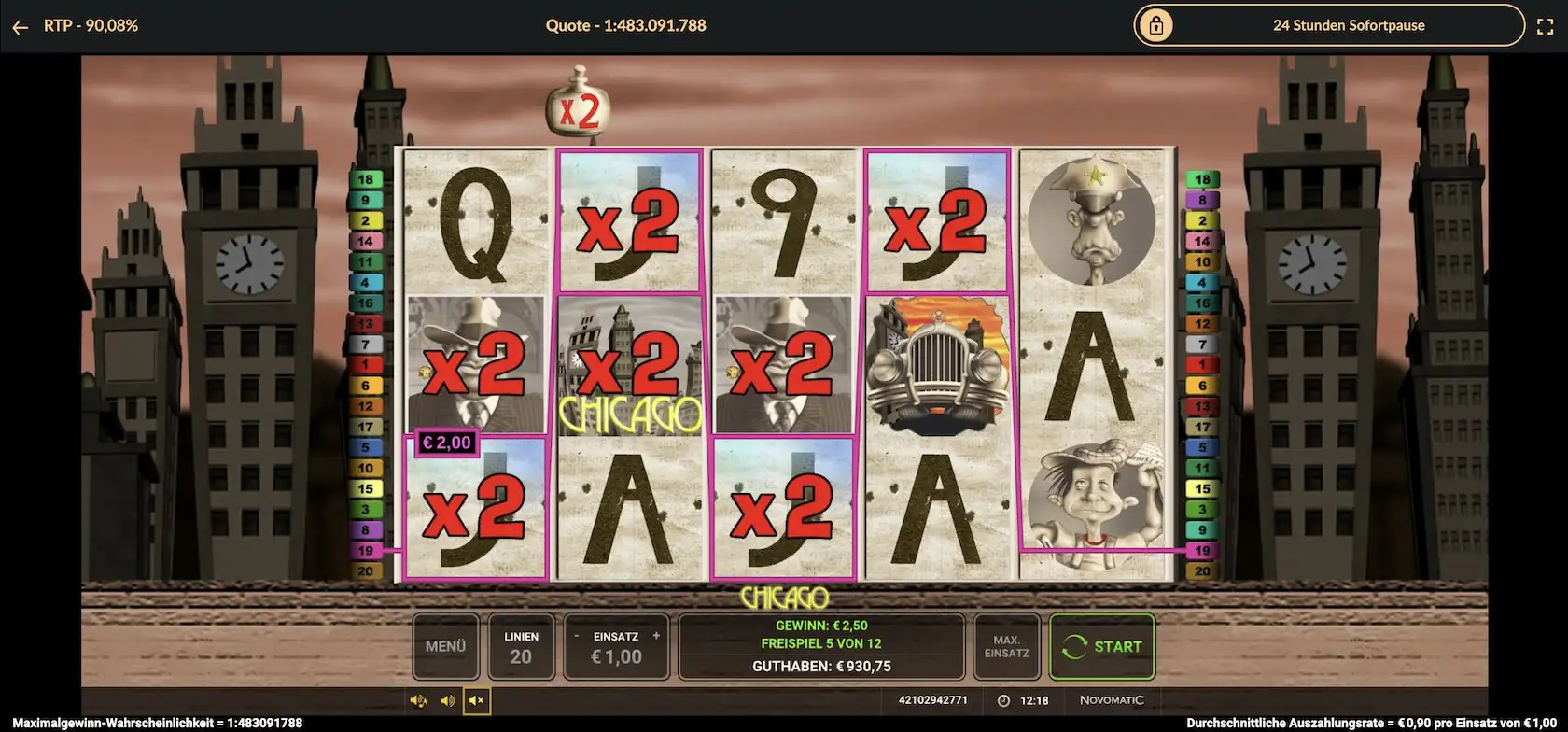This screenshot has height=732, width=1568.
Task: Set the MAX. EINSATZ bet
Action: 1006,646
